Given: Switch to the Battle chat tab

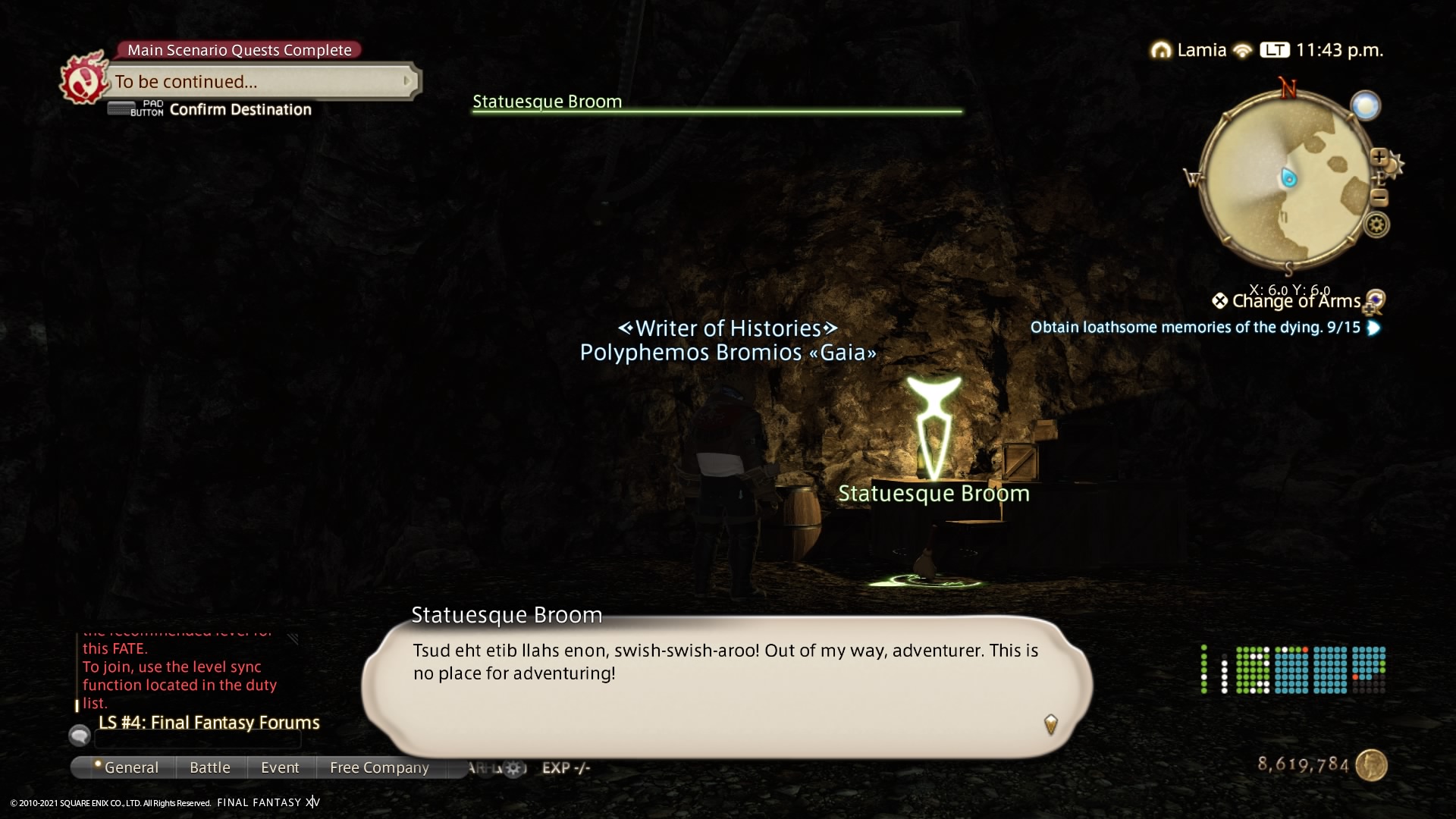Looking at the screenshot, I should (x=210, y=767).
